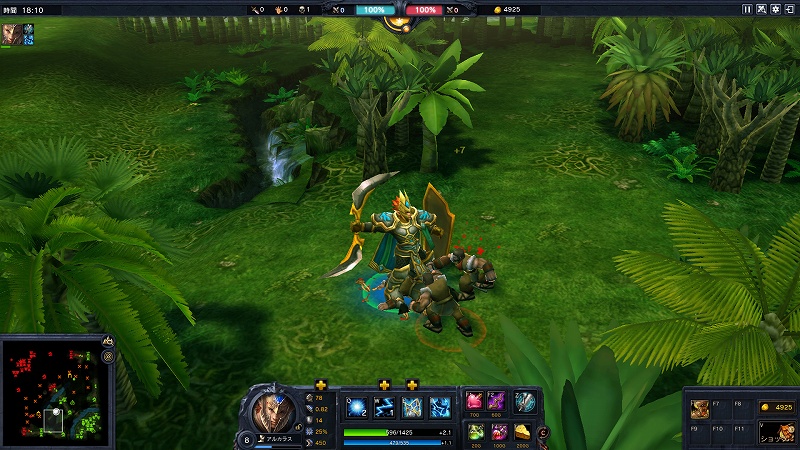Cast the lightning bolt ability
This screenshot has height=450, width=800.
384,406
